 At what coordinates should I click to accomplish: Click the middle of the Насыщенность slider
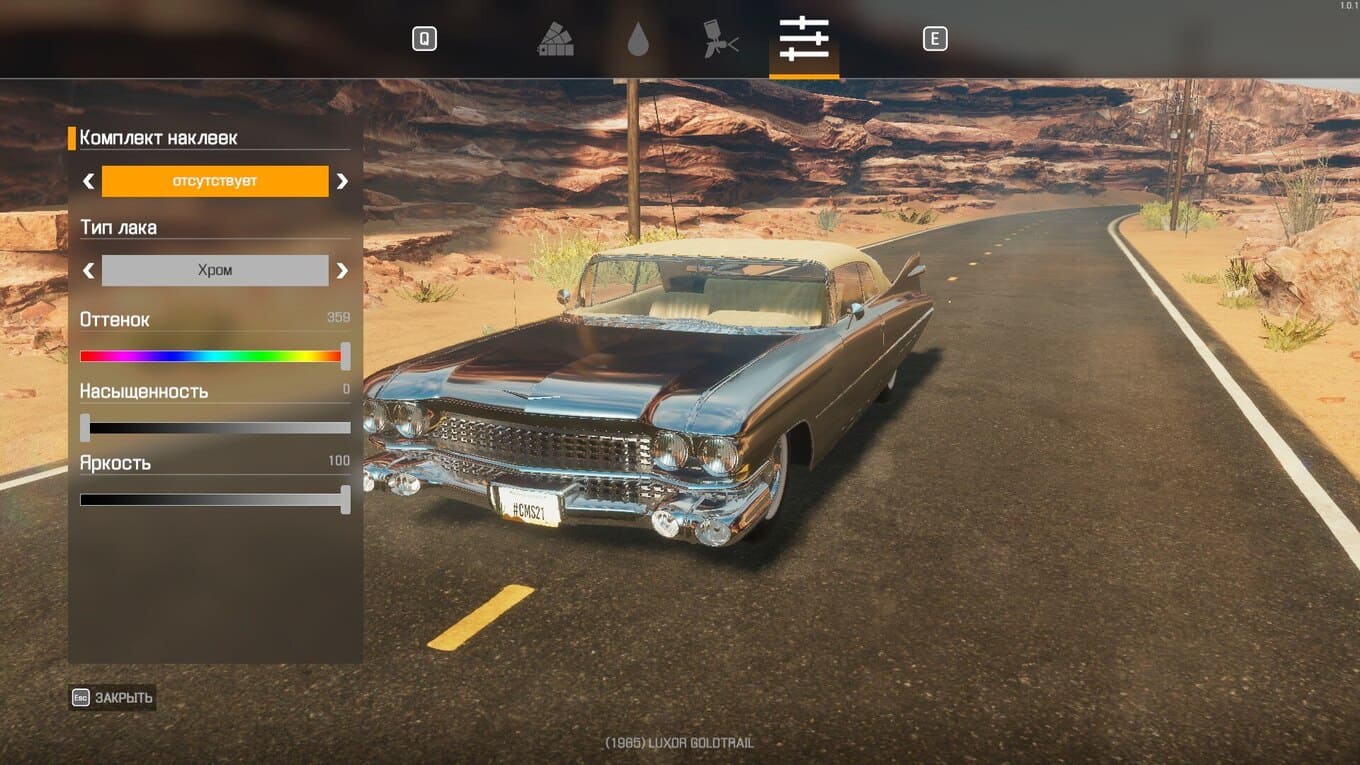tap(215, 428)
